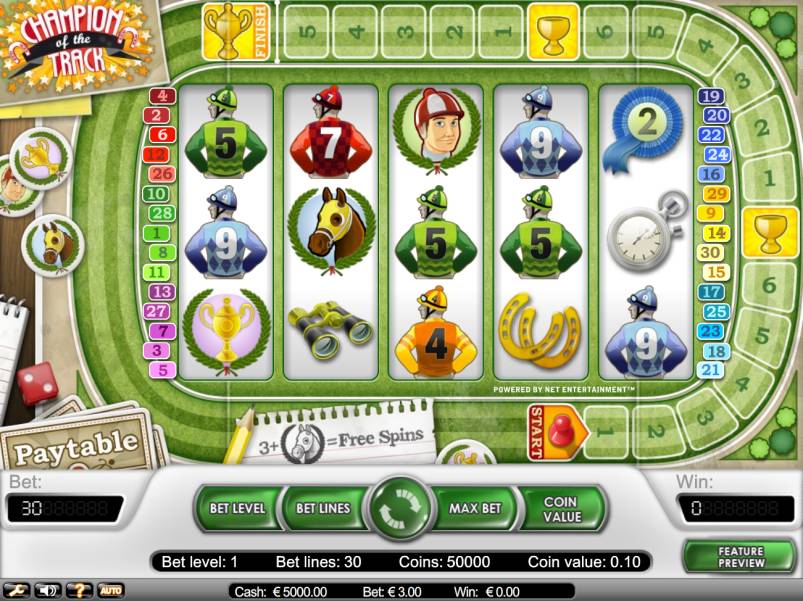This screenshot has width=803, height=601.
Task: Pick payline number 29
Action: click(716, 194)
